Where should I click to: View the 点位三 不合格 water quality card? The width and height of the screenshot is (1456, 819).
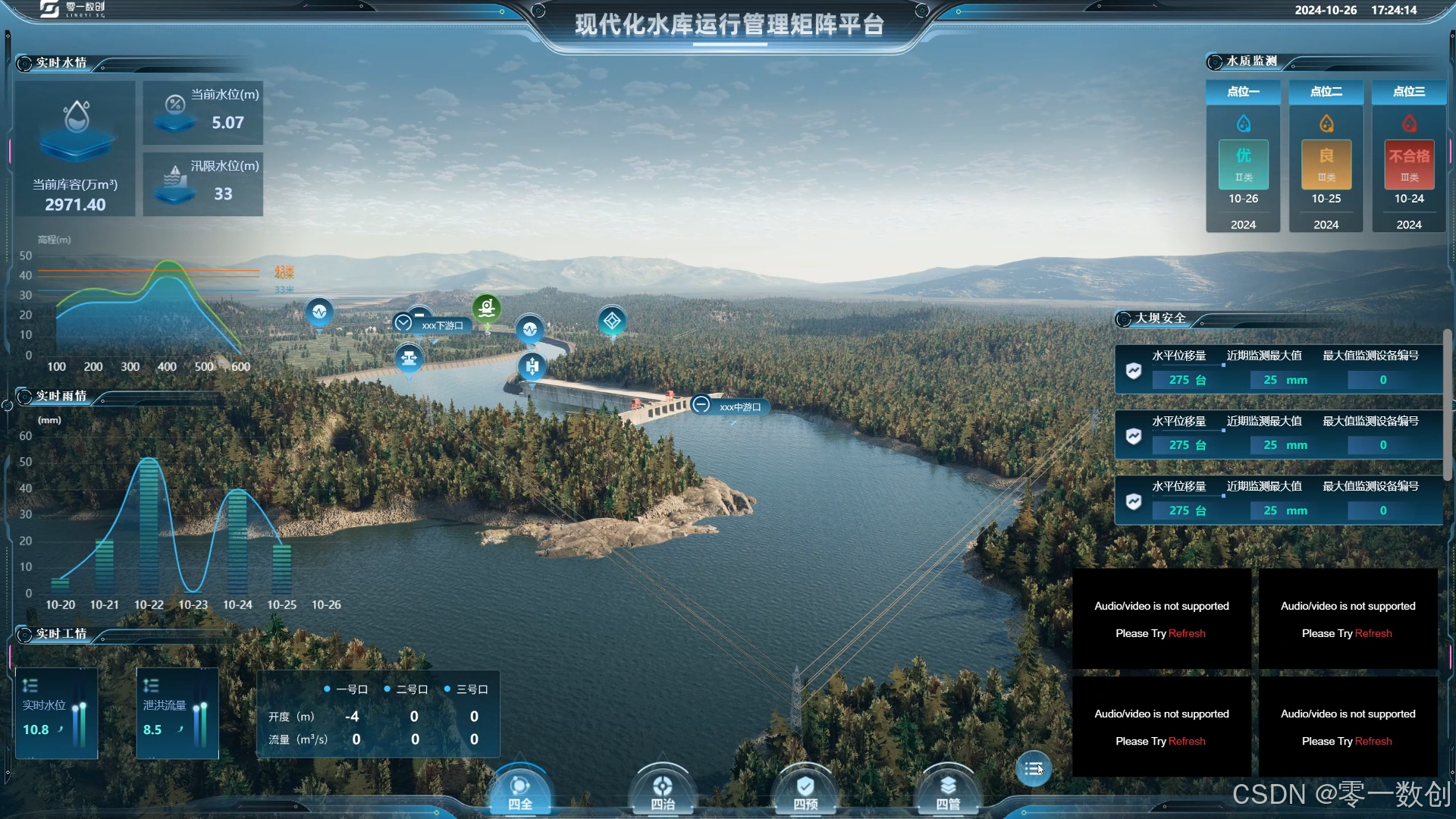[x=1408, y=156]
